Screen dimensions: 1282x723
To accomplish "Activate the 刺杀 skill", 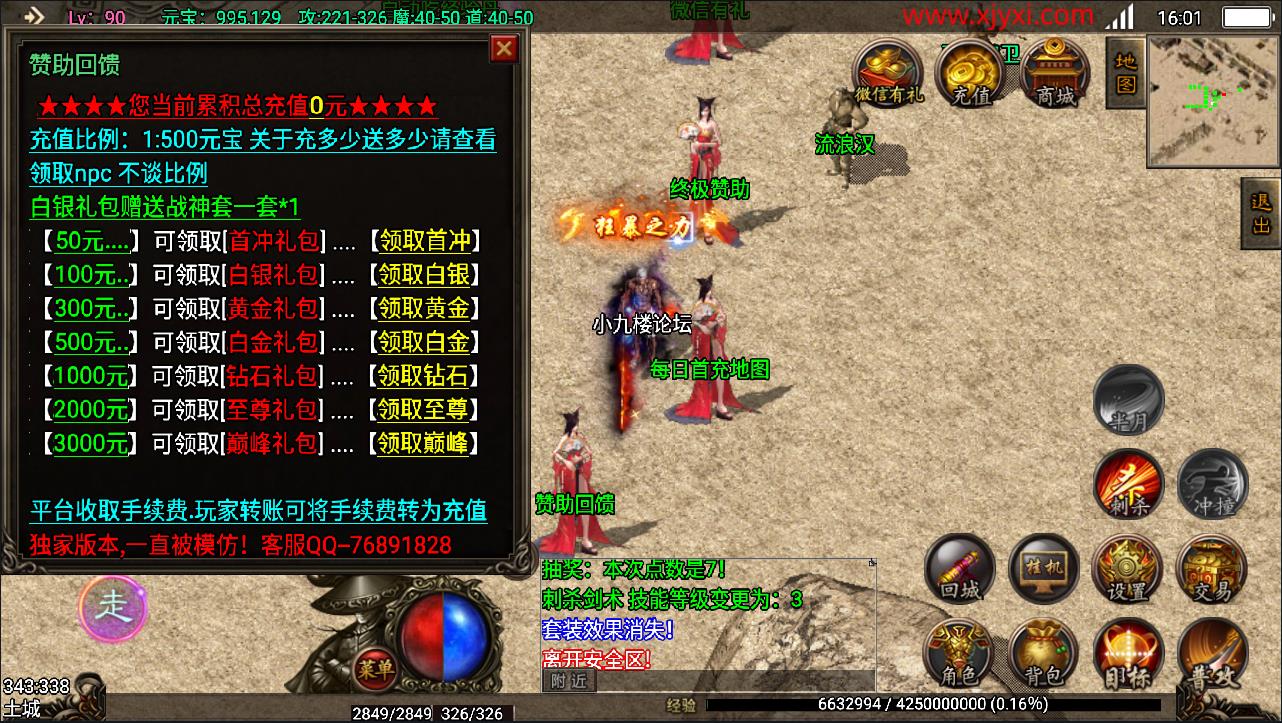I will pyautogui.click(x=1129, y=484).
